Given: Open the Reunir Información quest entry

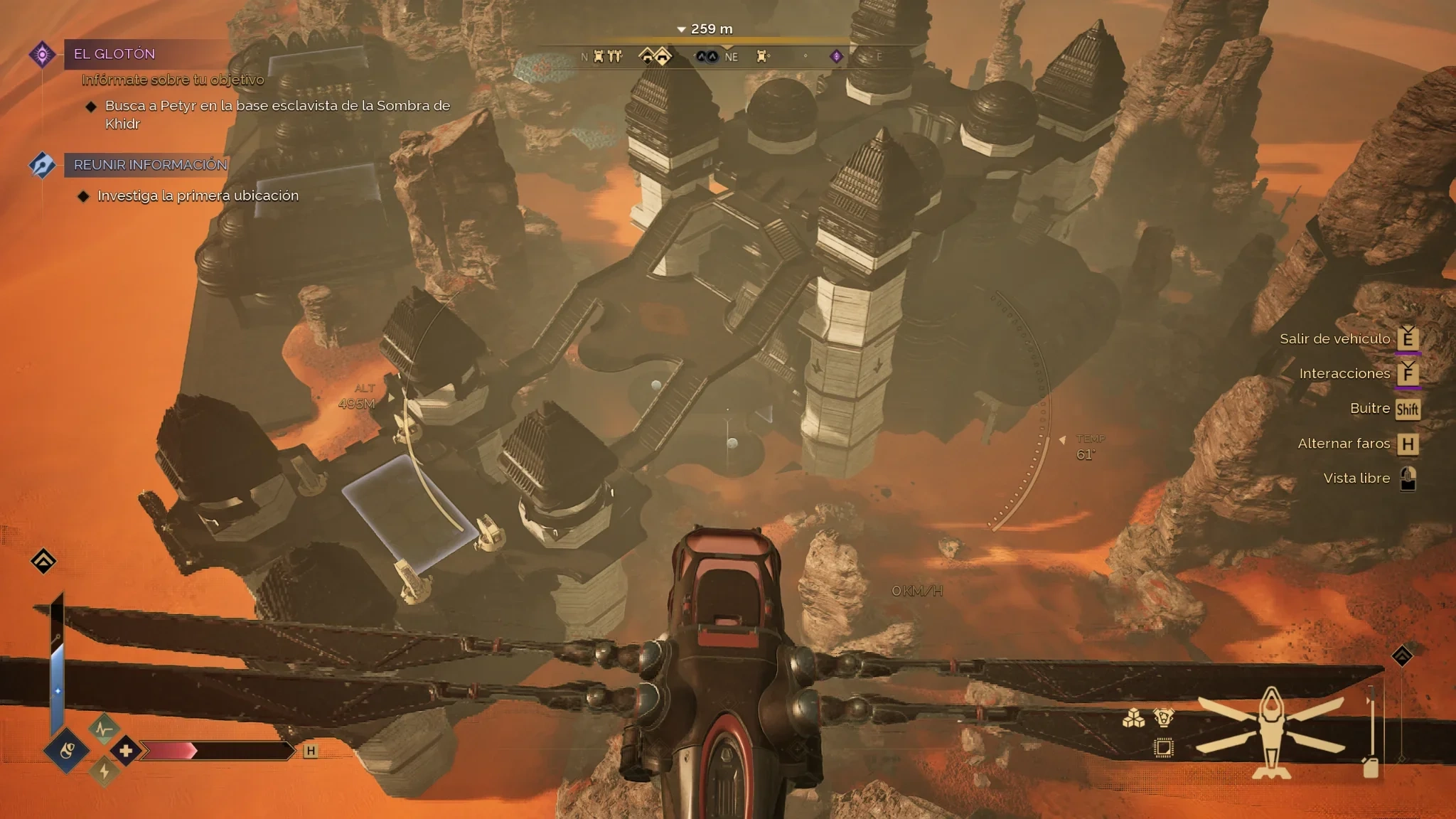Looking at the screenshot, I should point(150,165).
